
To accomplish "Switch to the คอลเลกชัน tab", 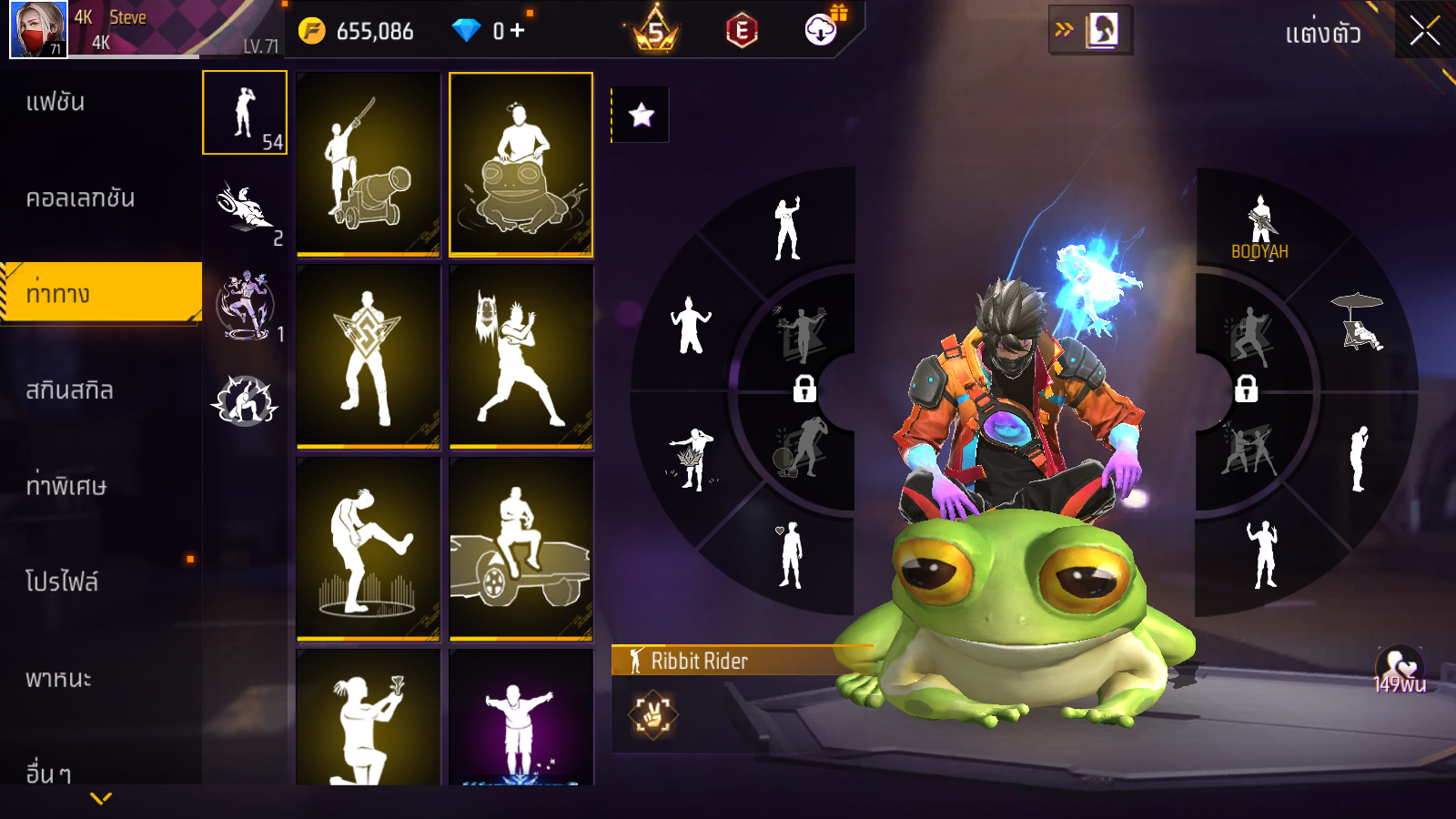I will coord(80,198).
